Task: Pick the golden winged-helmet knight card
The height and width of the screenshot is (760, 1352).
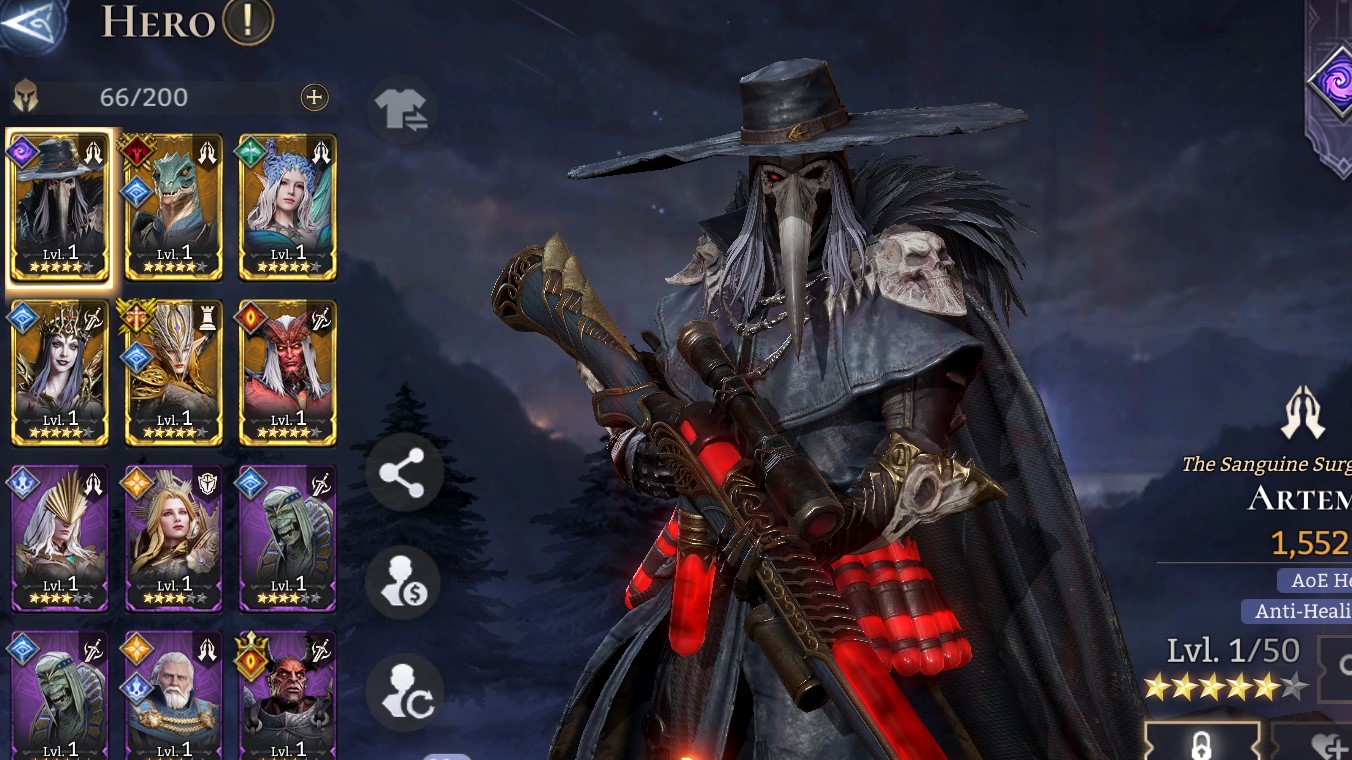Action: 174,373
